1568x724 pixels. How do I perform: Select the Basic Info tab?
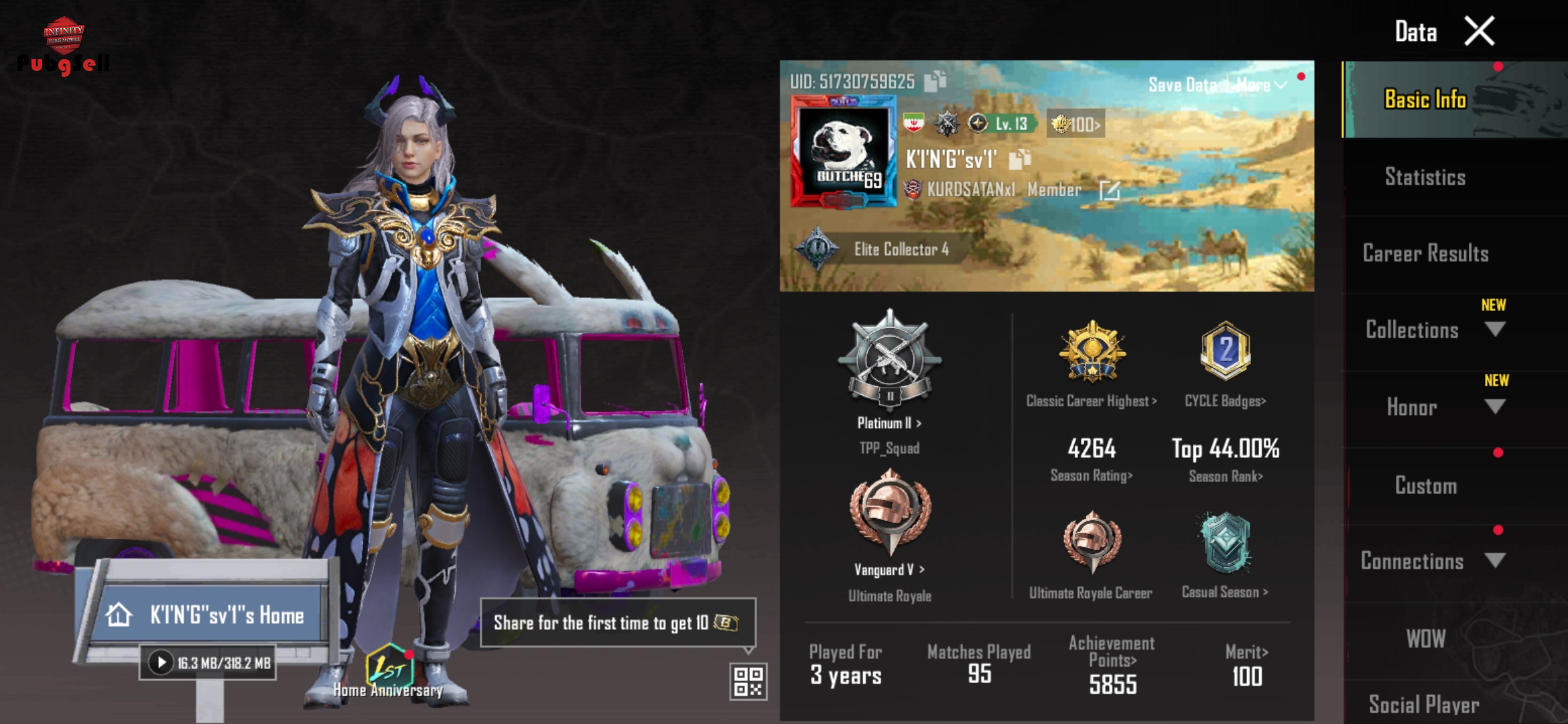coord(1425,100)
